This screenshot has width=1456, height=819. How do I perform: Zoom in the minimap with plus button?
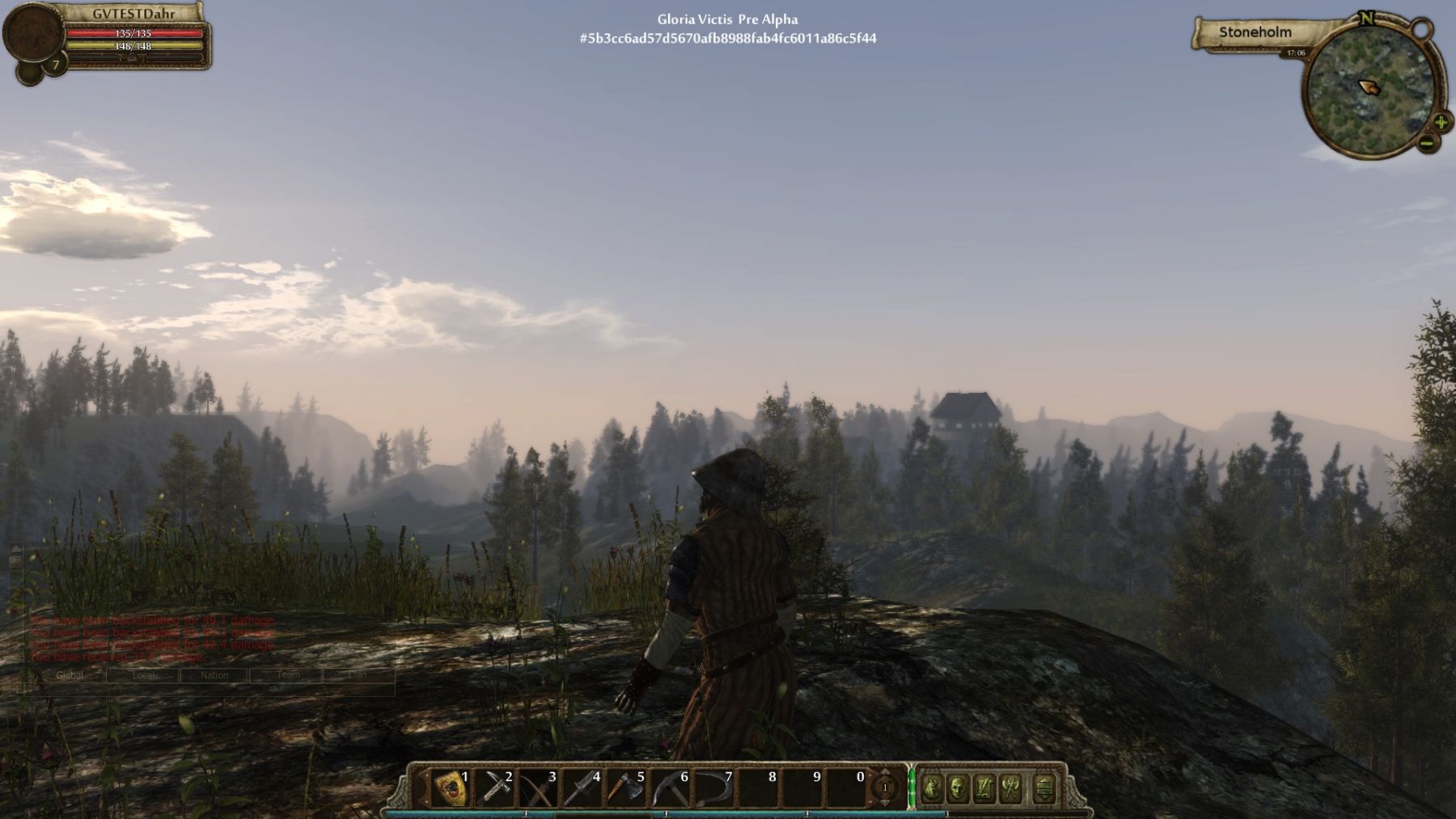(1441, 123)
